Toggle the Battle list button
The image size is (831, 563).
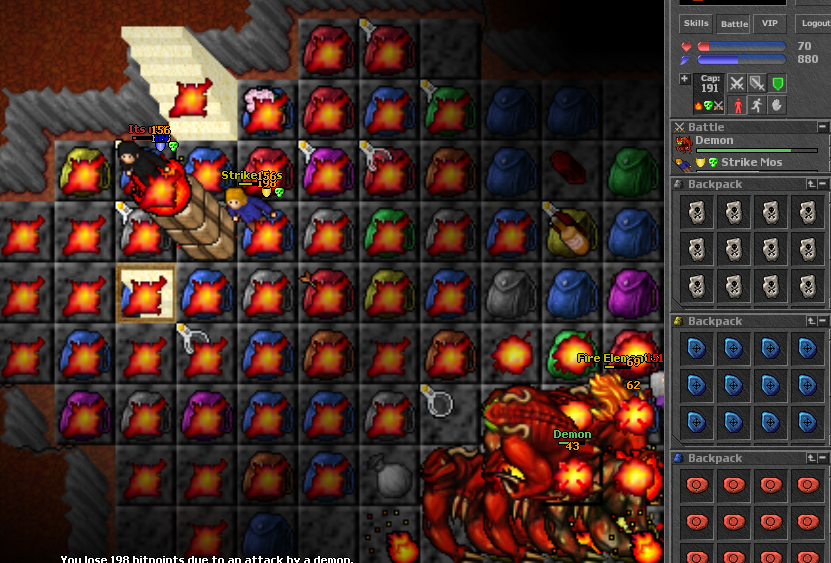(x=734, y=23)
